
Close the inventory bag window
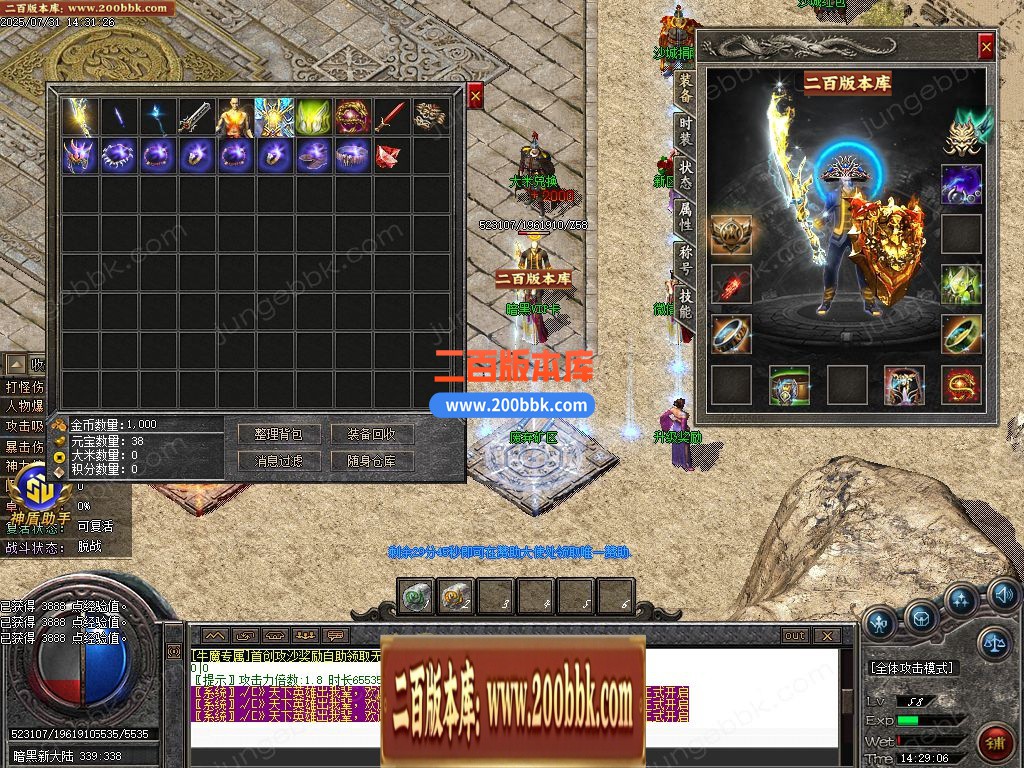pos(475,95)
